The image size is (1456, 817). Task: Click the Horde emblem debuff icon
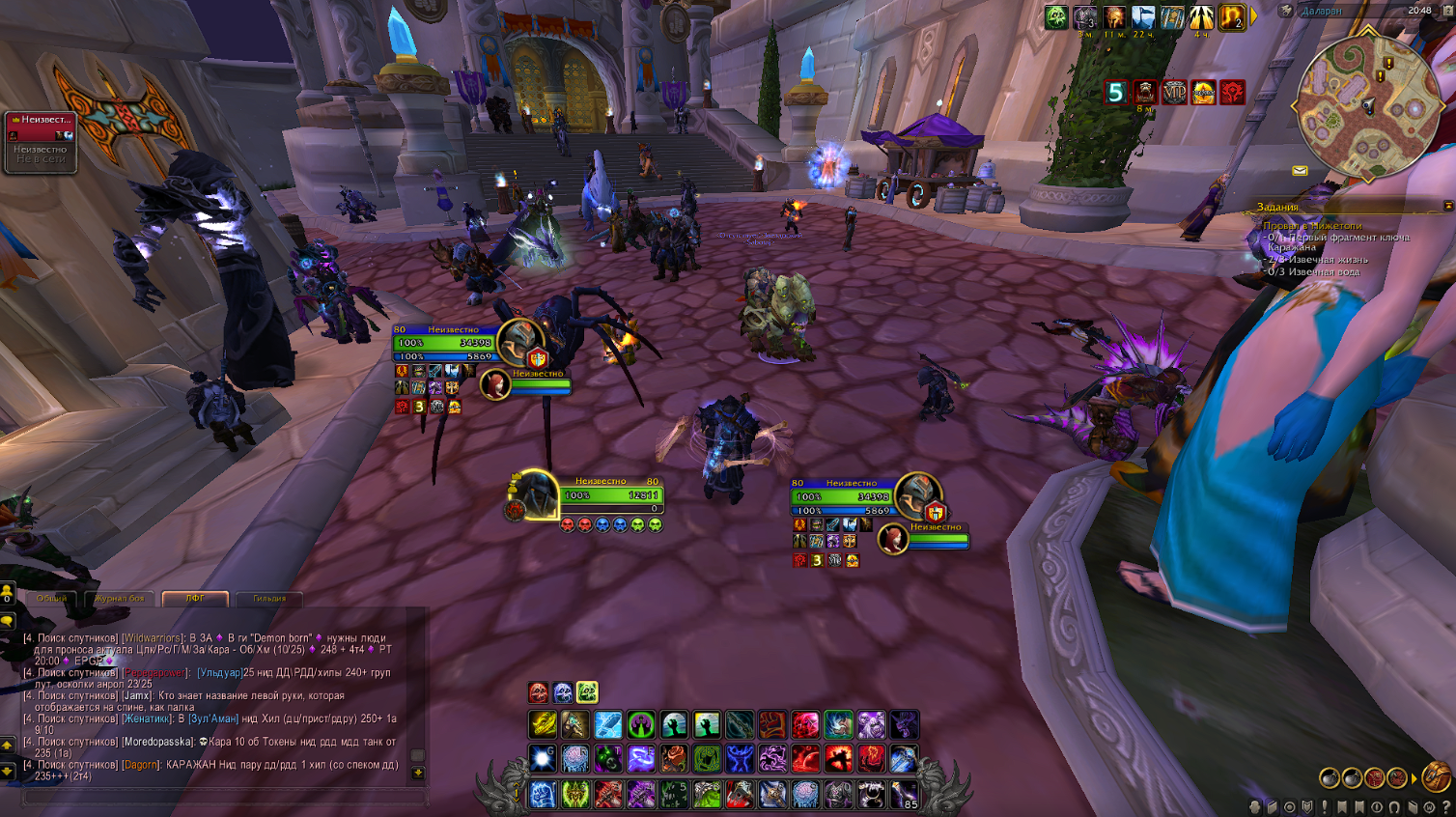tap(1233, 92)
